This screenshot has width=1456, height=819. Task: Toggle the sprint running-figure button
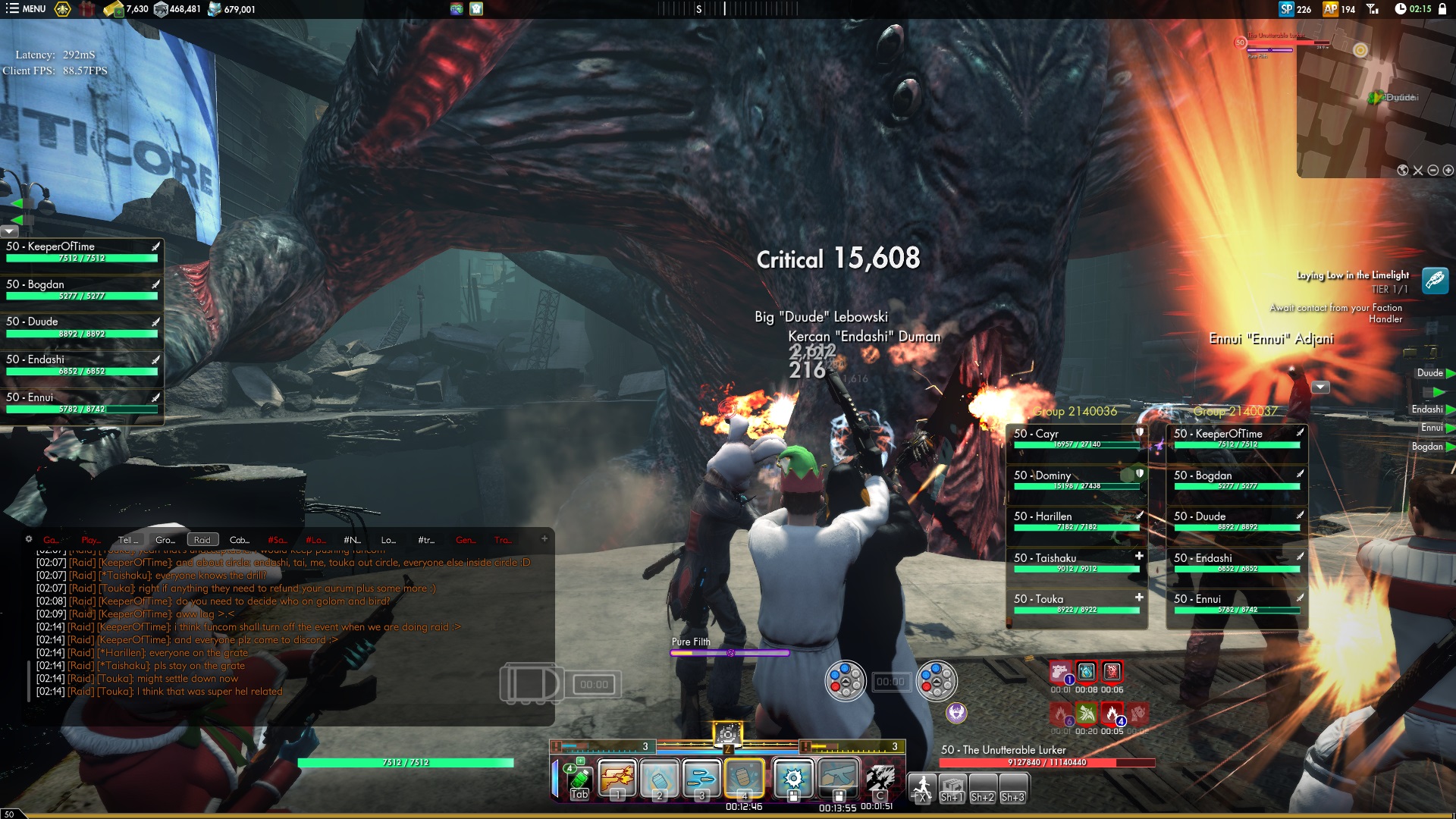pos(922,788)
